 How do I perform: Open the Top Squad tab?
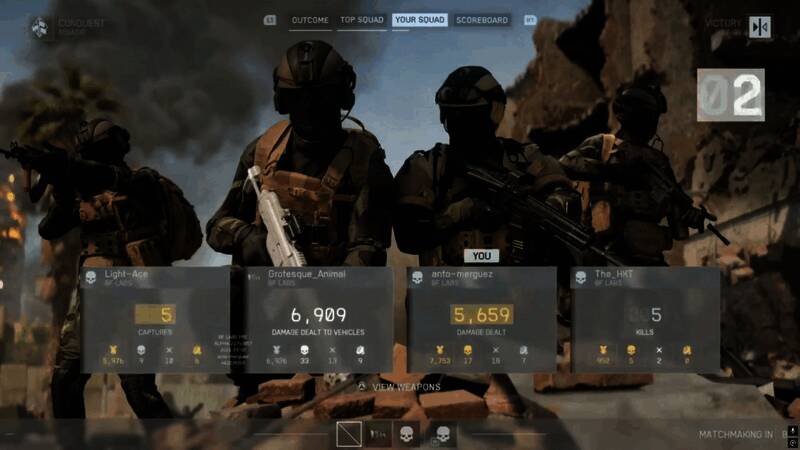click(x=361, y=20)
